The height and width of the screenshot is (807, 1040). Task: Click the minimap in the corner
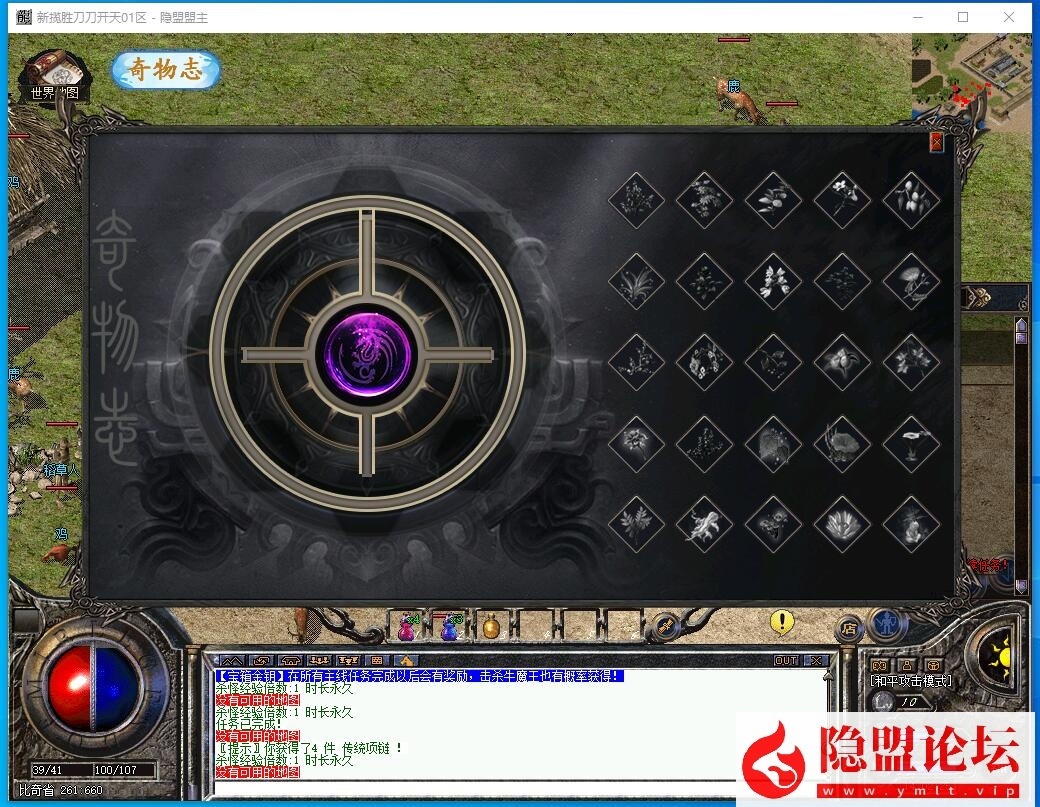(x=974, y=82)
